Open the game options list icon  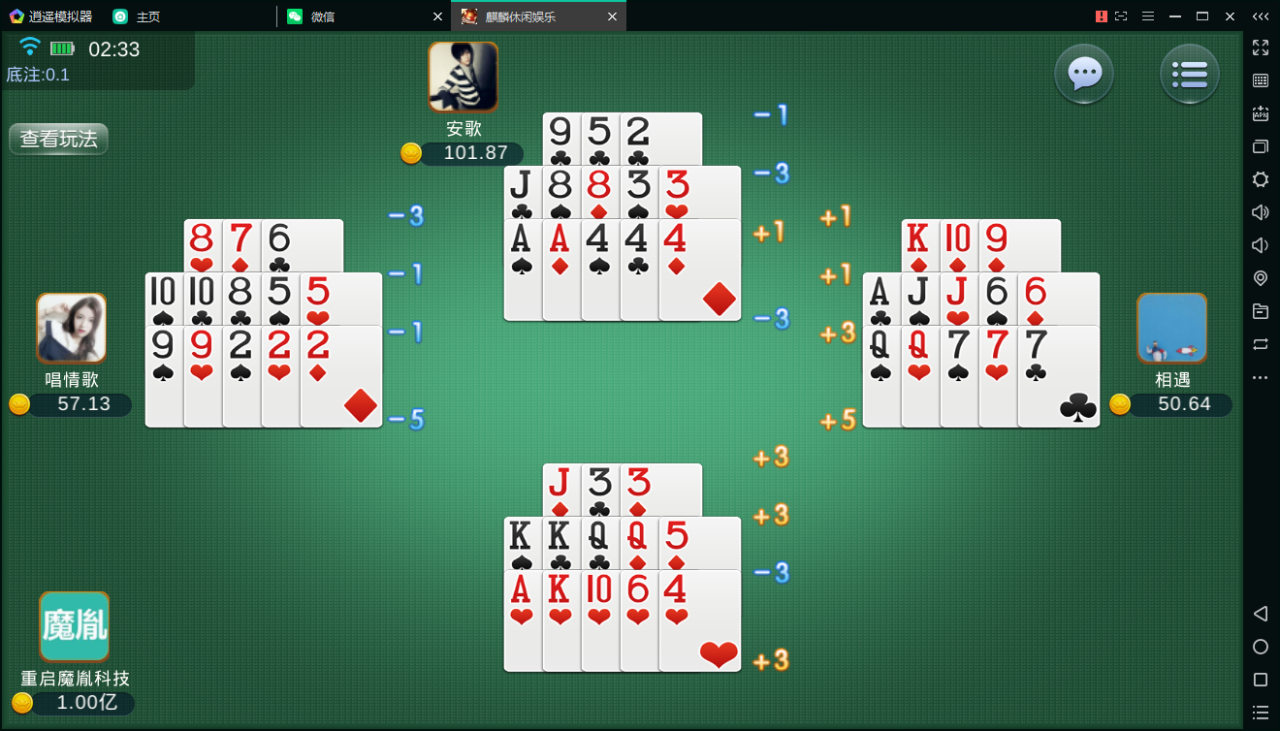coord(1189,74)
